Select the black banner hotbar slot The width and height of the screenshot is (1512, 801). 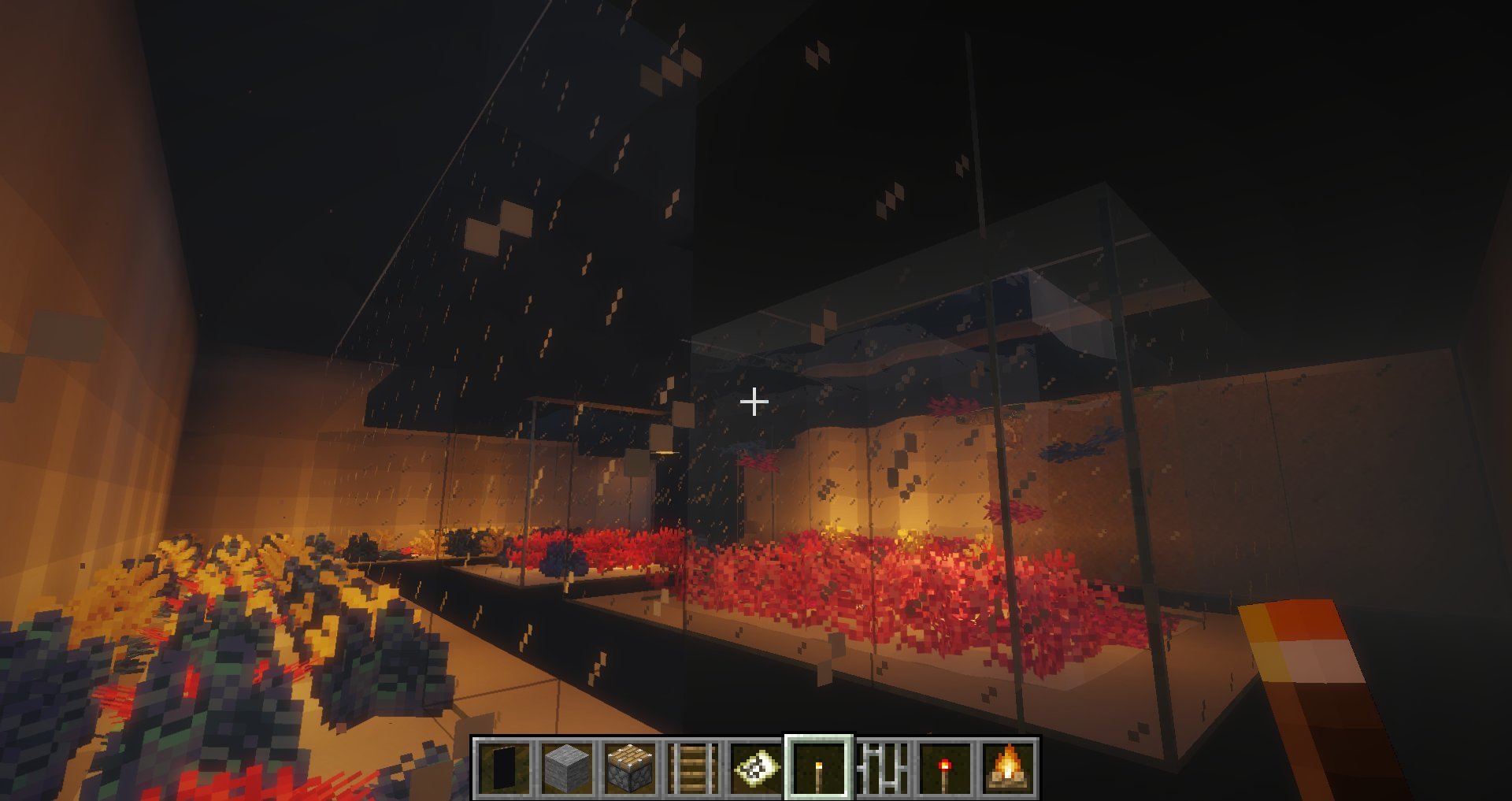pyautogui.click(x=502, y=768)
